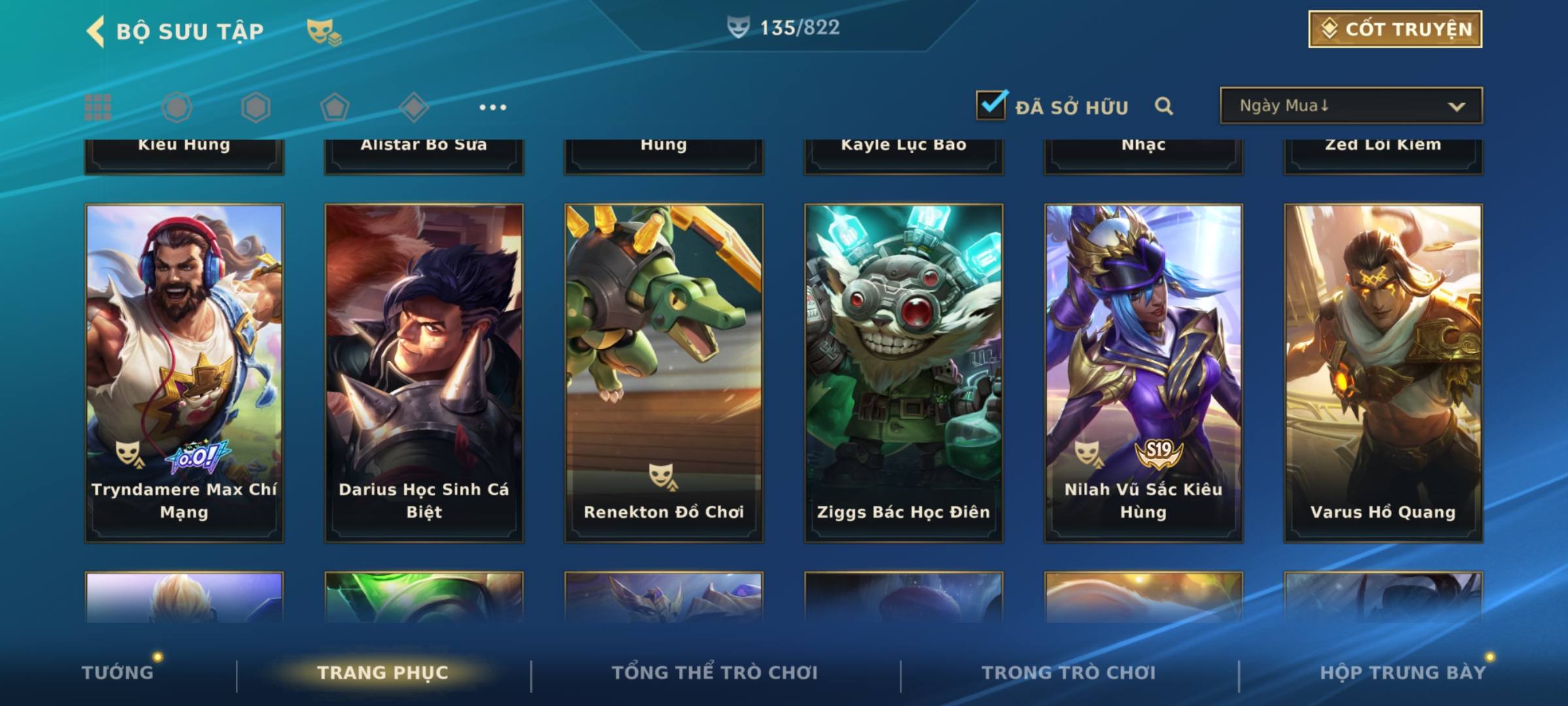Select Tryndamere Max Chí Mạng skin
1568x706 pixels.
[184, 373]
